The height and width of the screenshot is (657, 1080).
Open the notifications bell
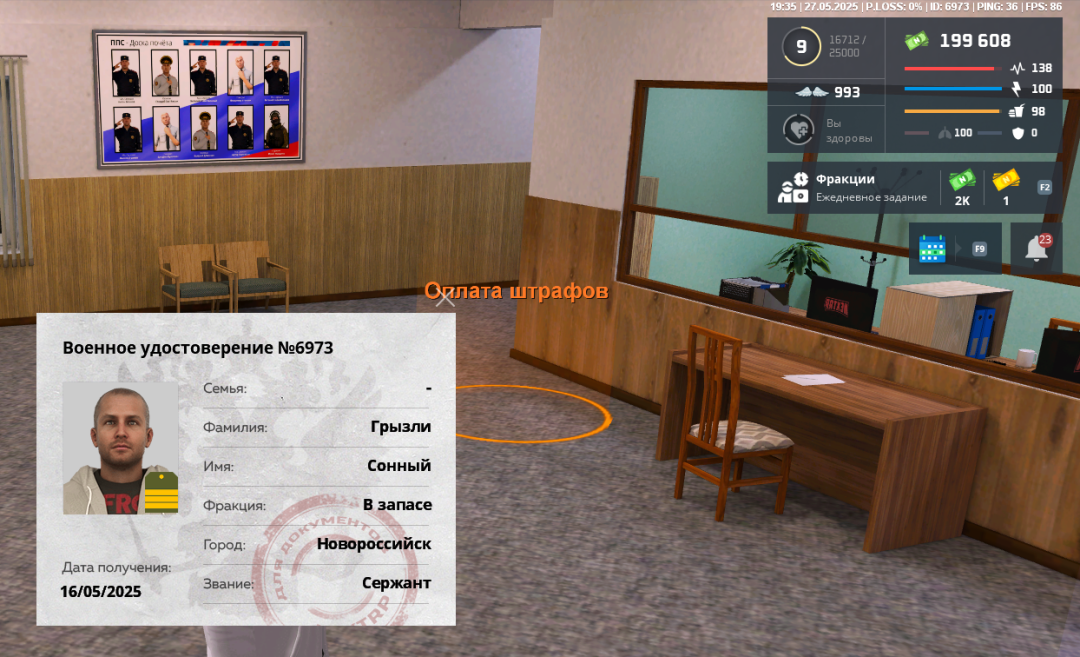[x=1036, y=249]
